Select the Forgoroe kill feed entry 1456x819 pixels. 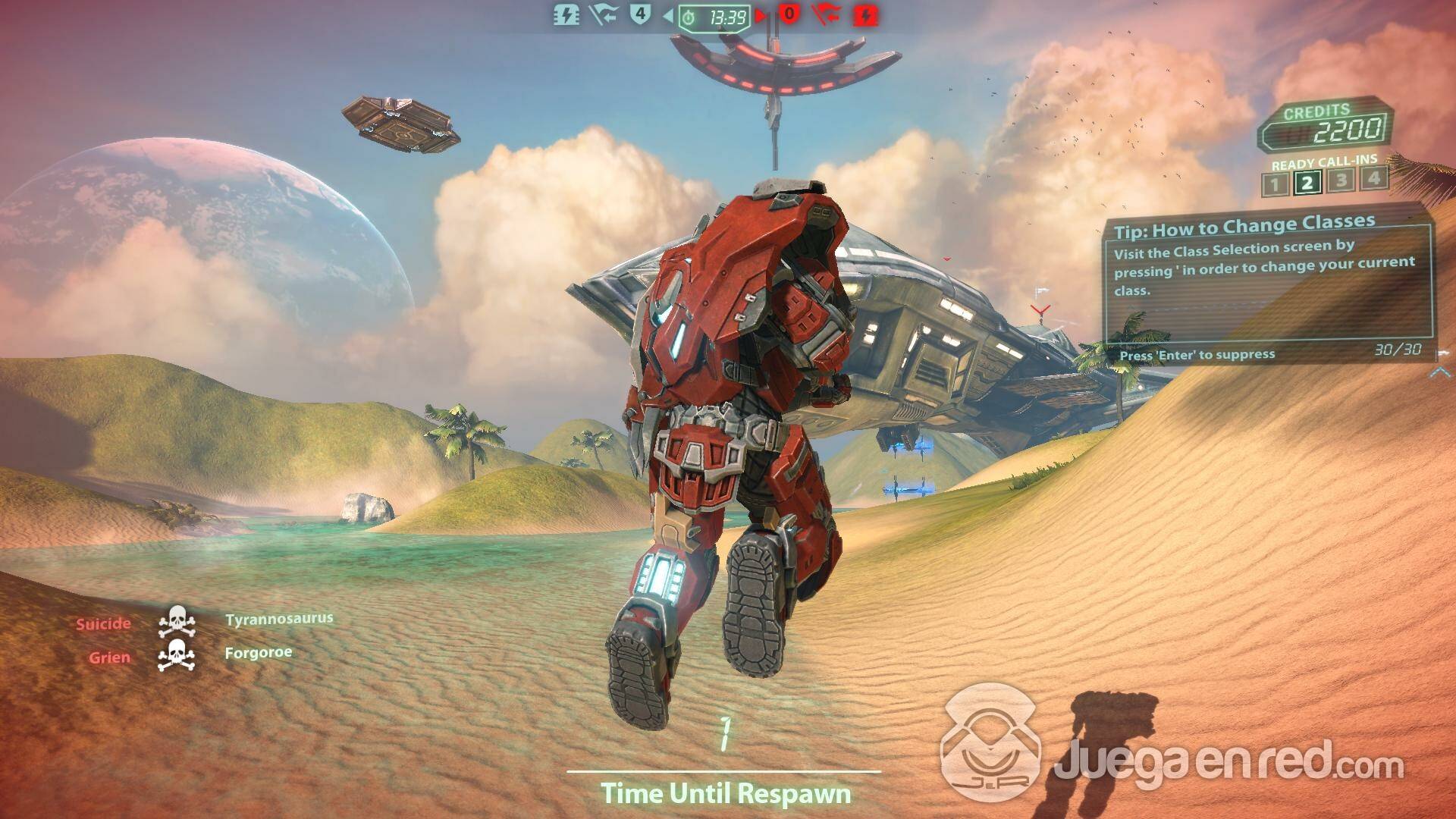coord(259,653)
